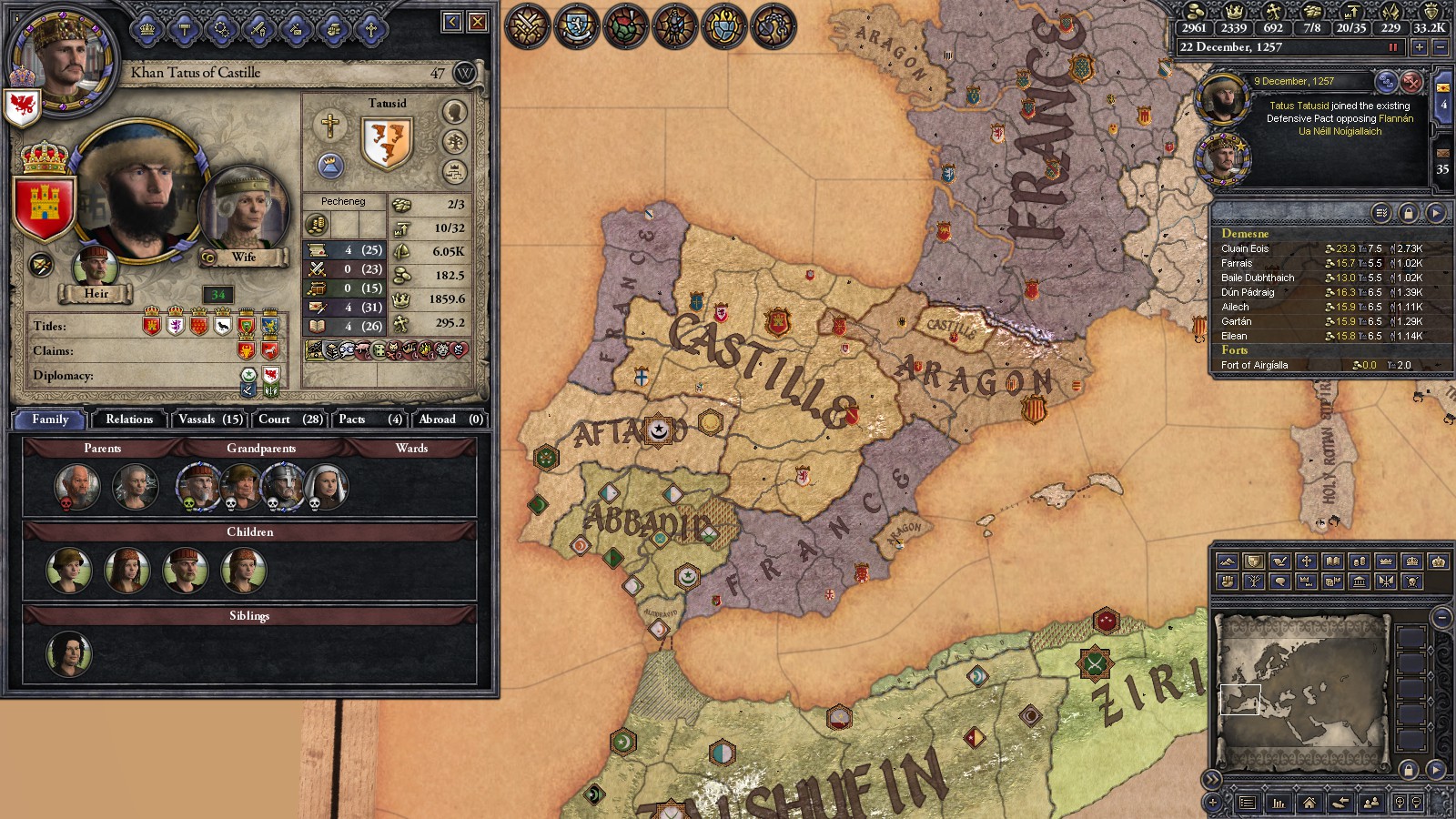Select the Military screen sword icon
This screenshot has width=1456, height=819.
pyautogui.click(x=258, y=29)
